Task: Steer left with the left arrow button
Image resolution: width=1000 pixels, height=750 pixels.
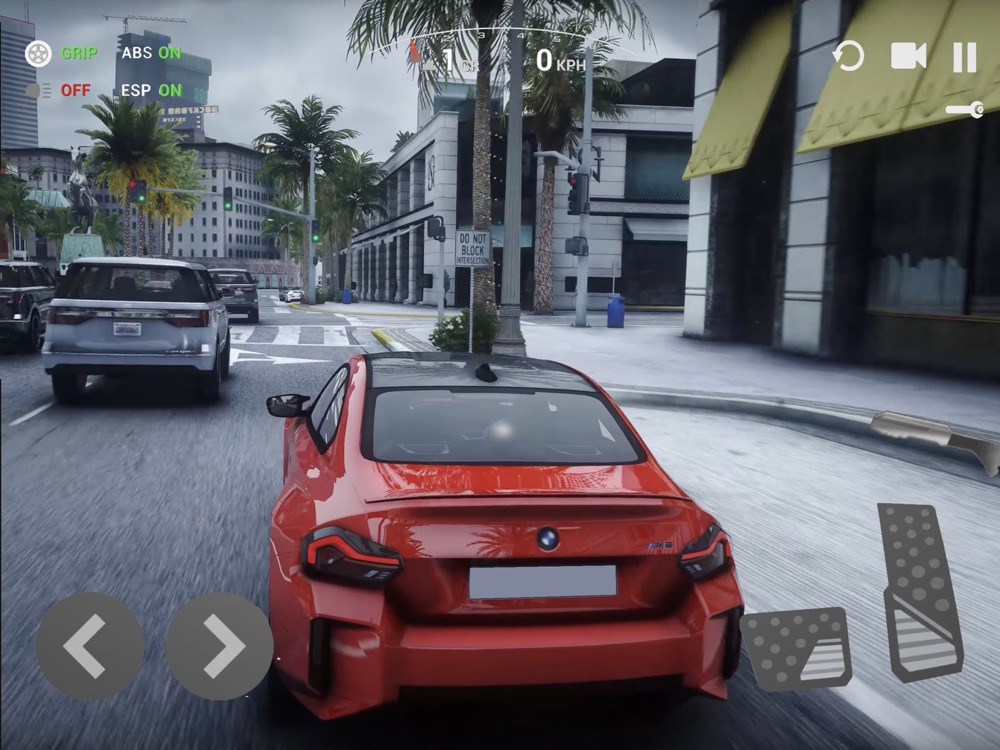Action: point(90,645)
